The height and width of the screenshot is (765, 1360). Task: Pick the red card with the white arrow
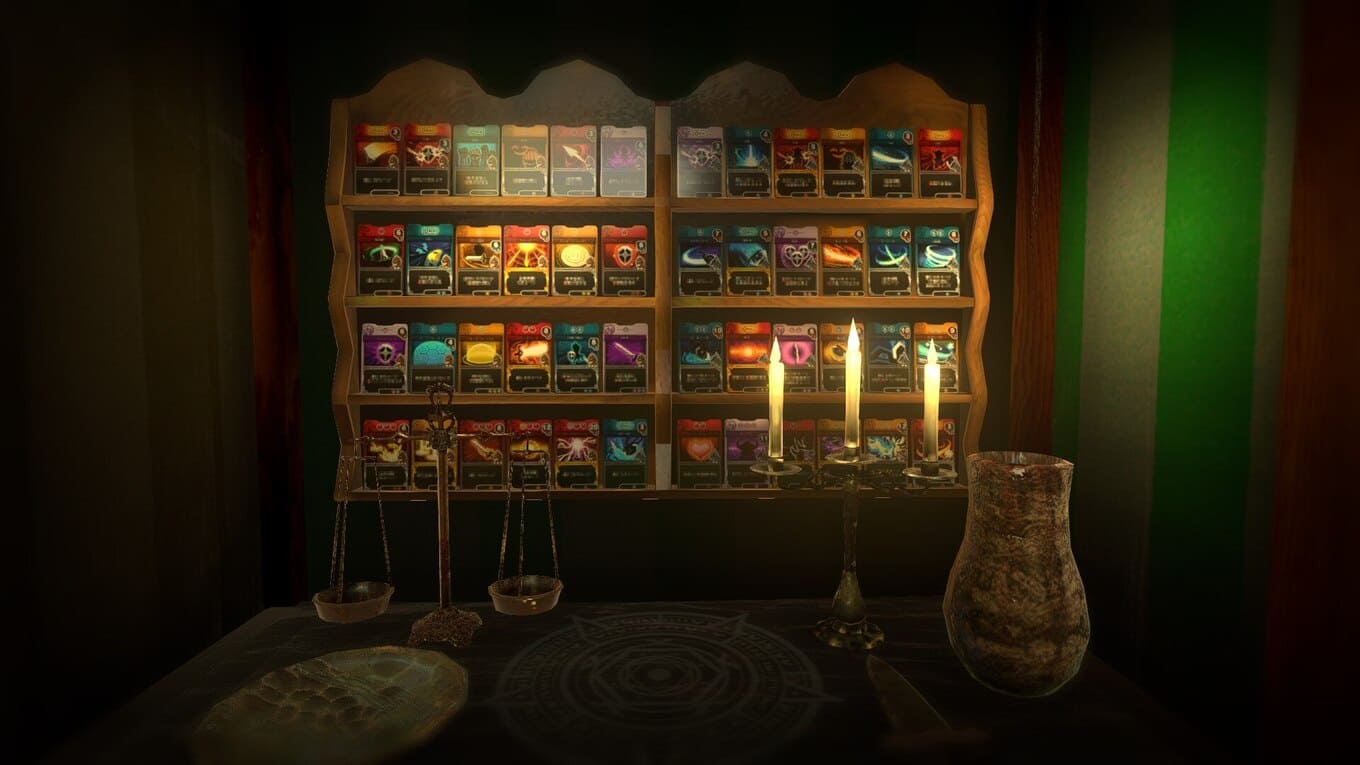click(x=574, y=160)
